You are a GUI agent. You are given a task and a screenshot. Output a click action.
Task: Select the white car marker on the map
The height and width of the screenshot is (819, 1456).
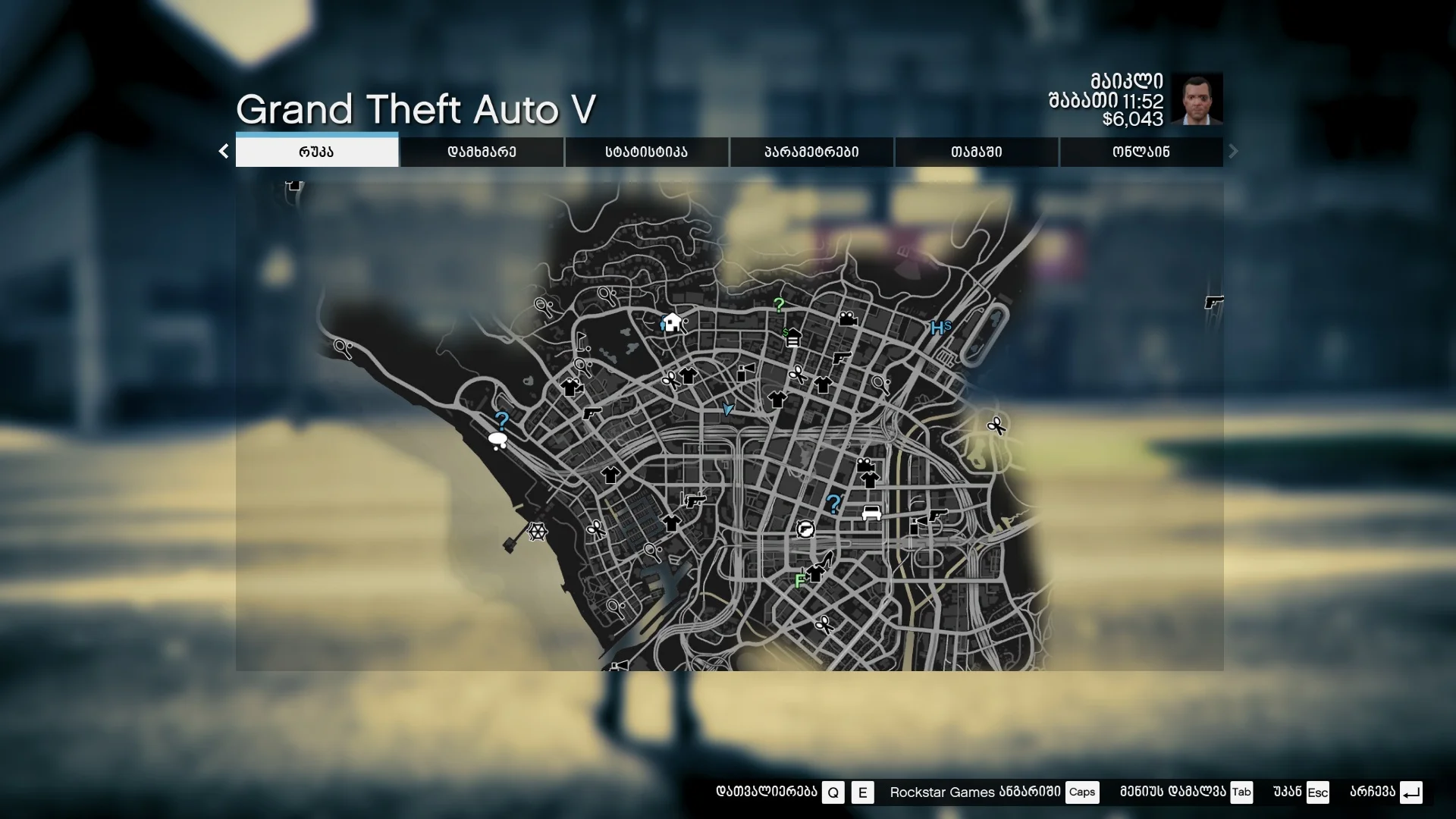[871, 513]
